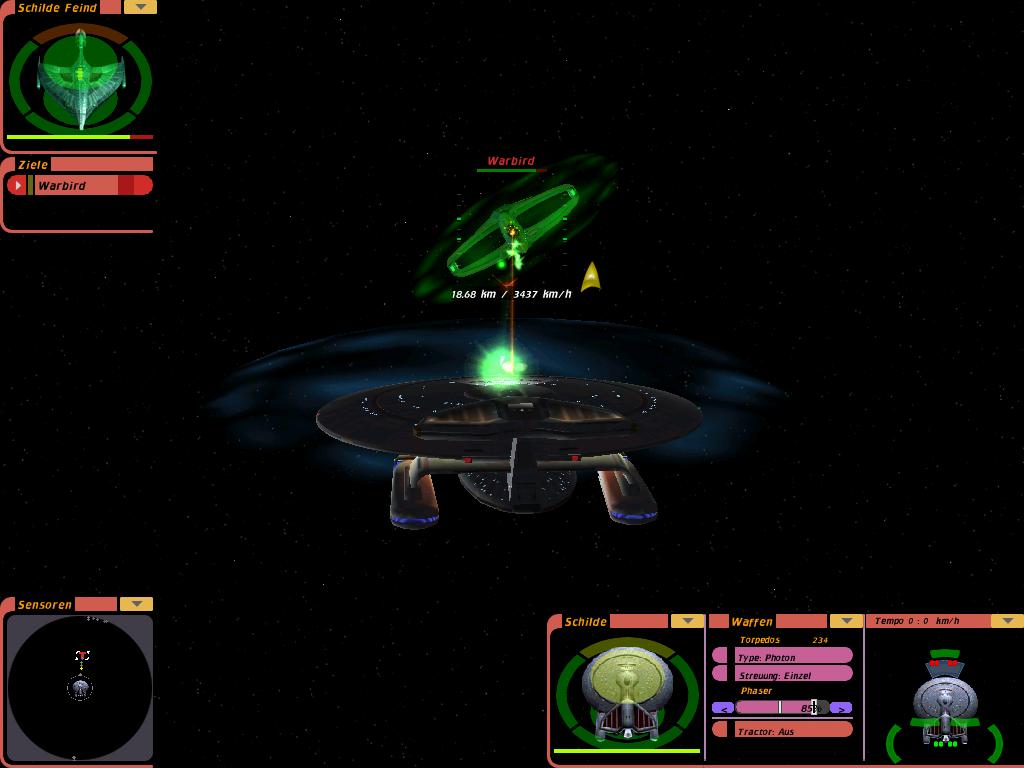
Task: Click the Warbird target label above enemy ship
Action: click(511, 161)
